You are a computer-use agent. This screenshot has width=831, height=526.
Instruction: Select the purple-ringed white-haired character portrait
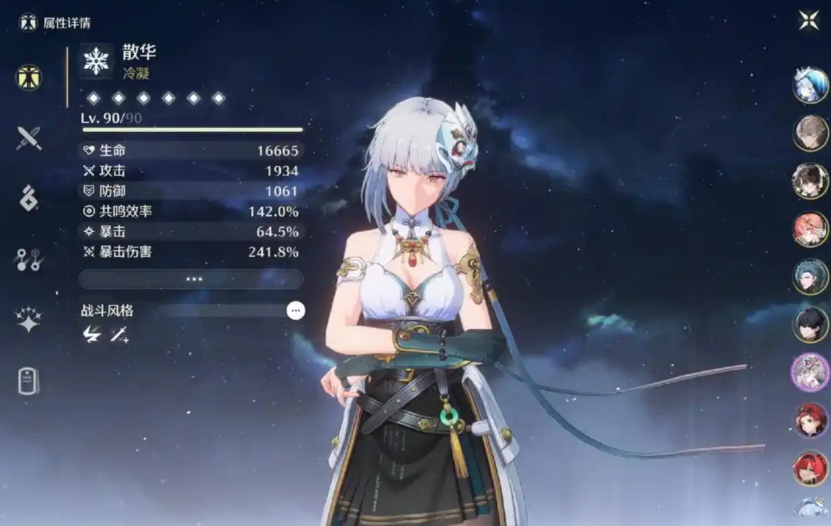(x=810, y=372)
